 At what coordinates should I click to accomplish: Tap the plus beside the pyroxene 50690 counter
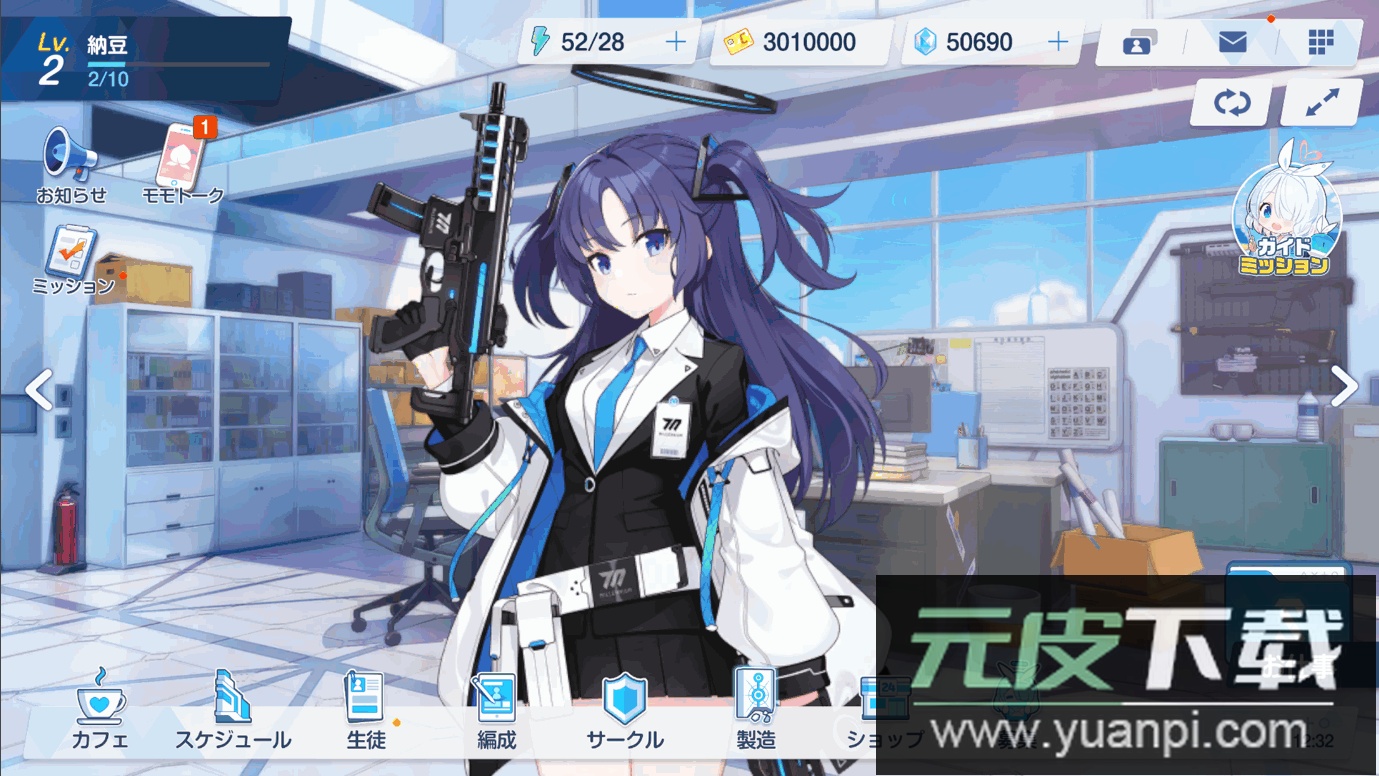click(x=1057, y=42)
